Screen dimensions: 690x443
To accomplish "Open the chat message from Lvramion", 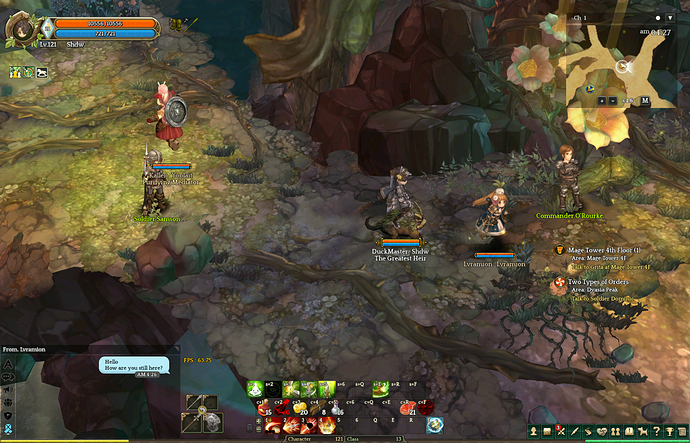I will coord(134,368).
